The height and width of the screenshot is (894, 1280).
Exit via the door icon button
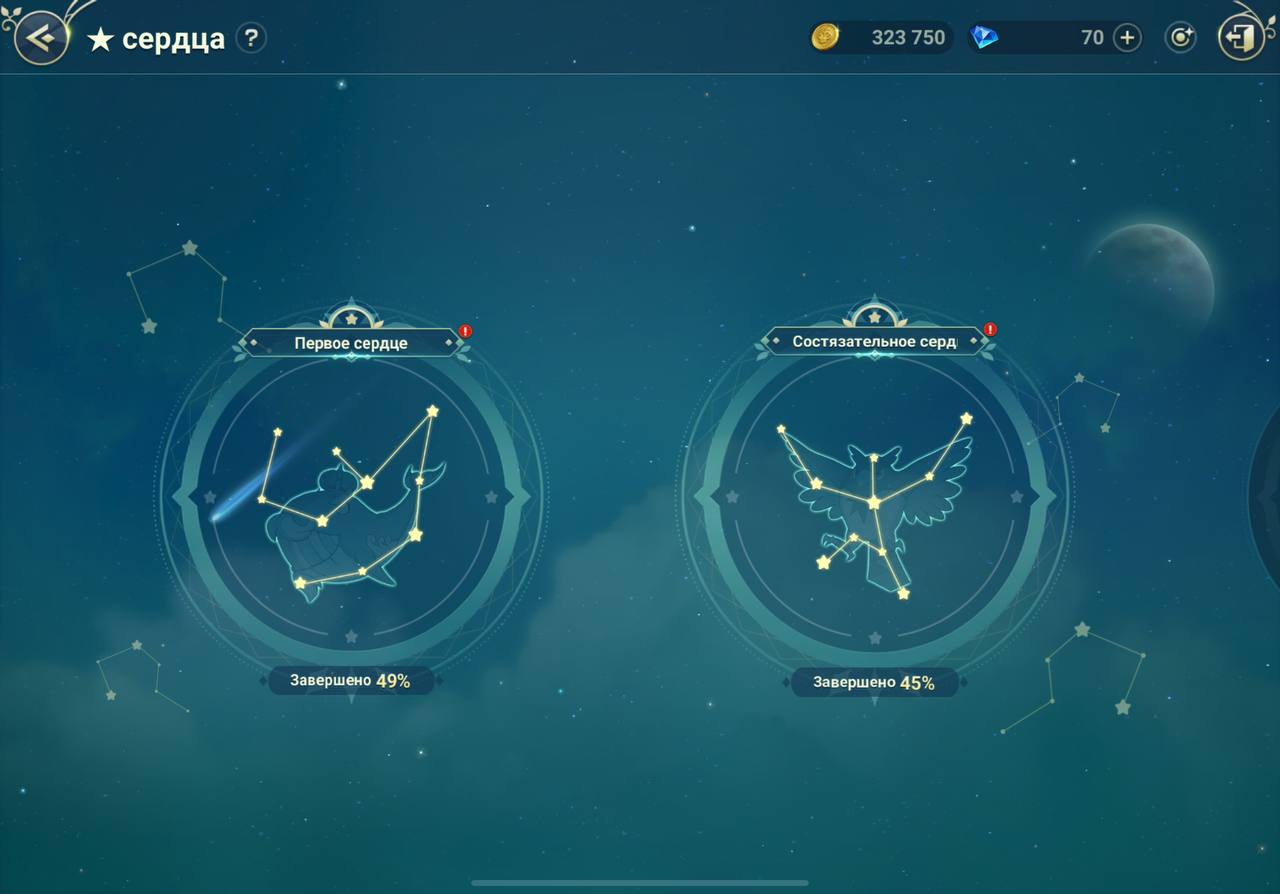click(x=1240, y=39)
